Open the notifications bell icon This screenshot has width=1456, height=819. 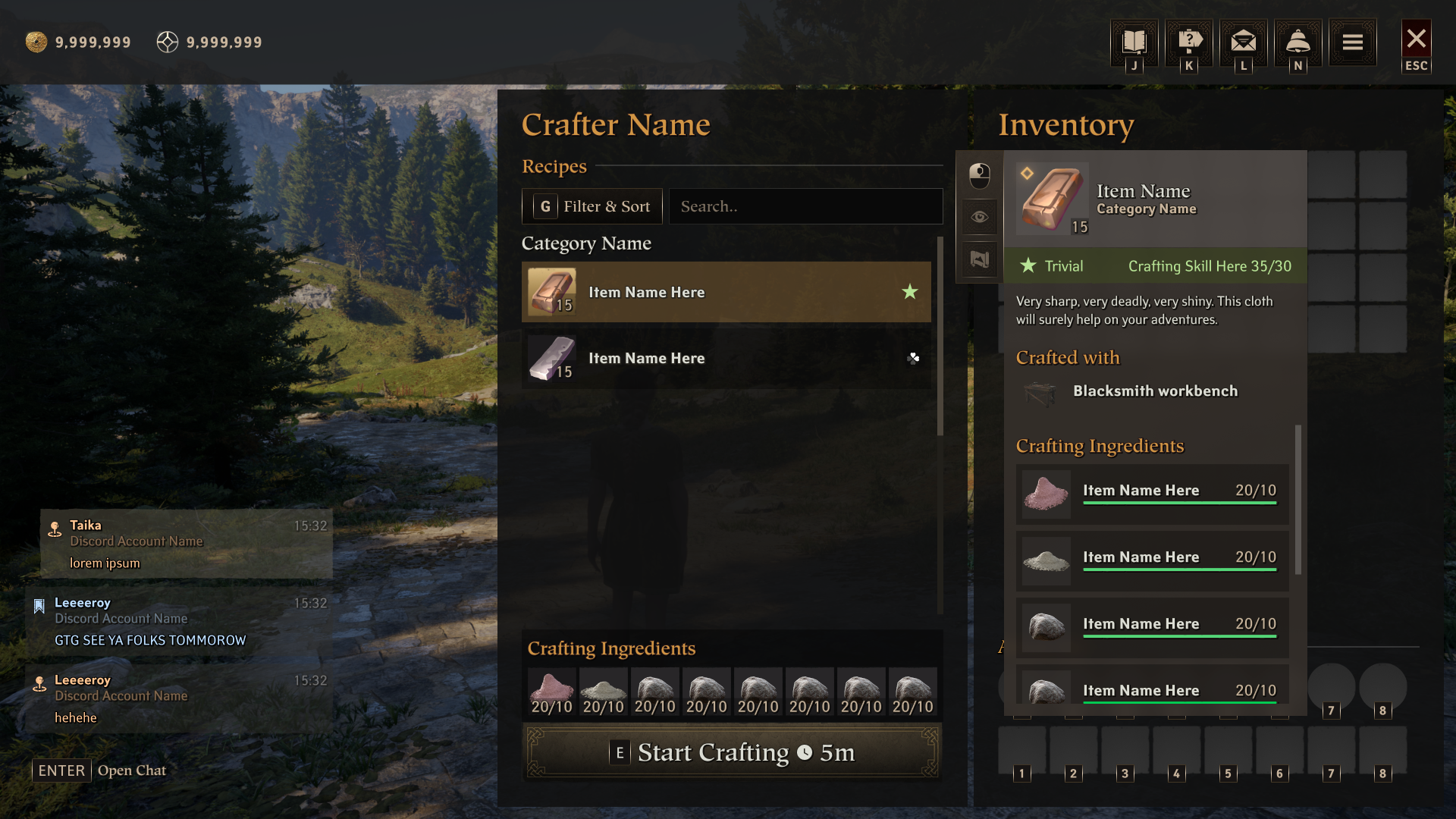coord(1298,42)
